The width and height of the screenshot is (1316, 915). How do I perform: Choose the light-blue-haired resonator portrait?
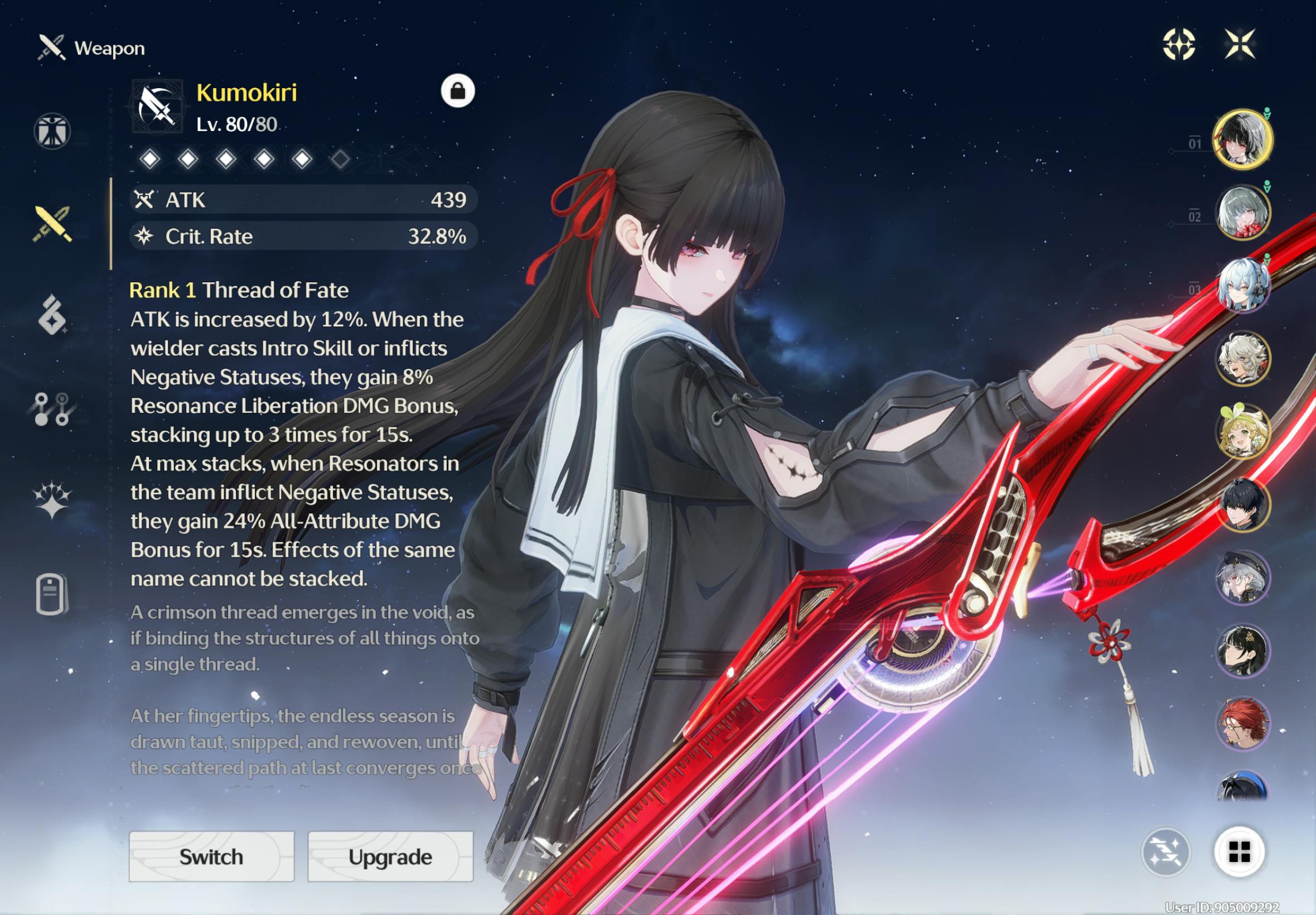click(x=1242, y=286)
